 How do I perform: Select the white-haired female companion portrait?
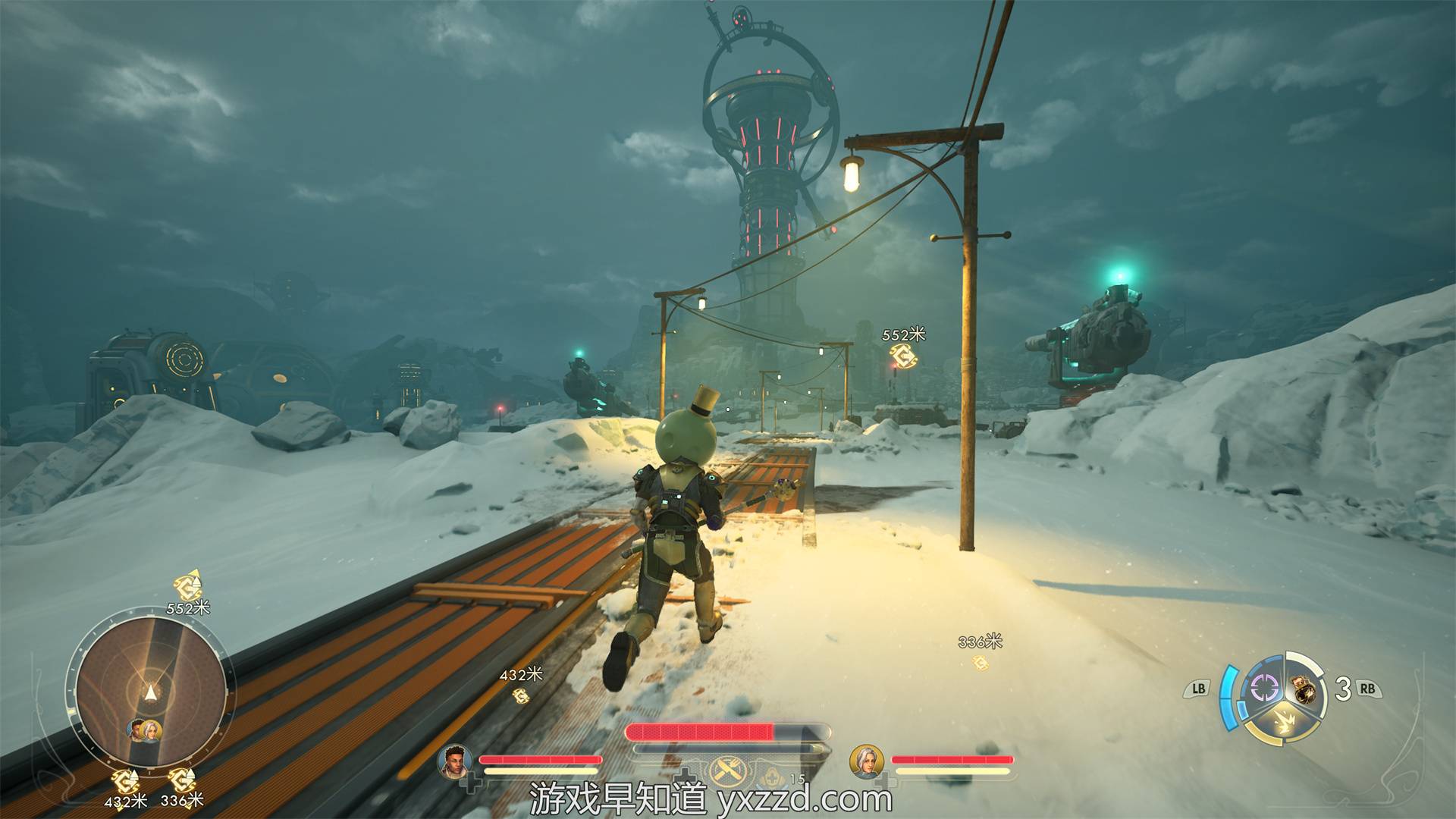(x=866, y=761)
